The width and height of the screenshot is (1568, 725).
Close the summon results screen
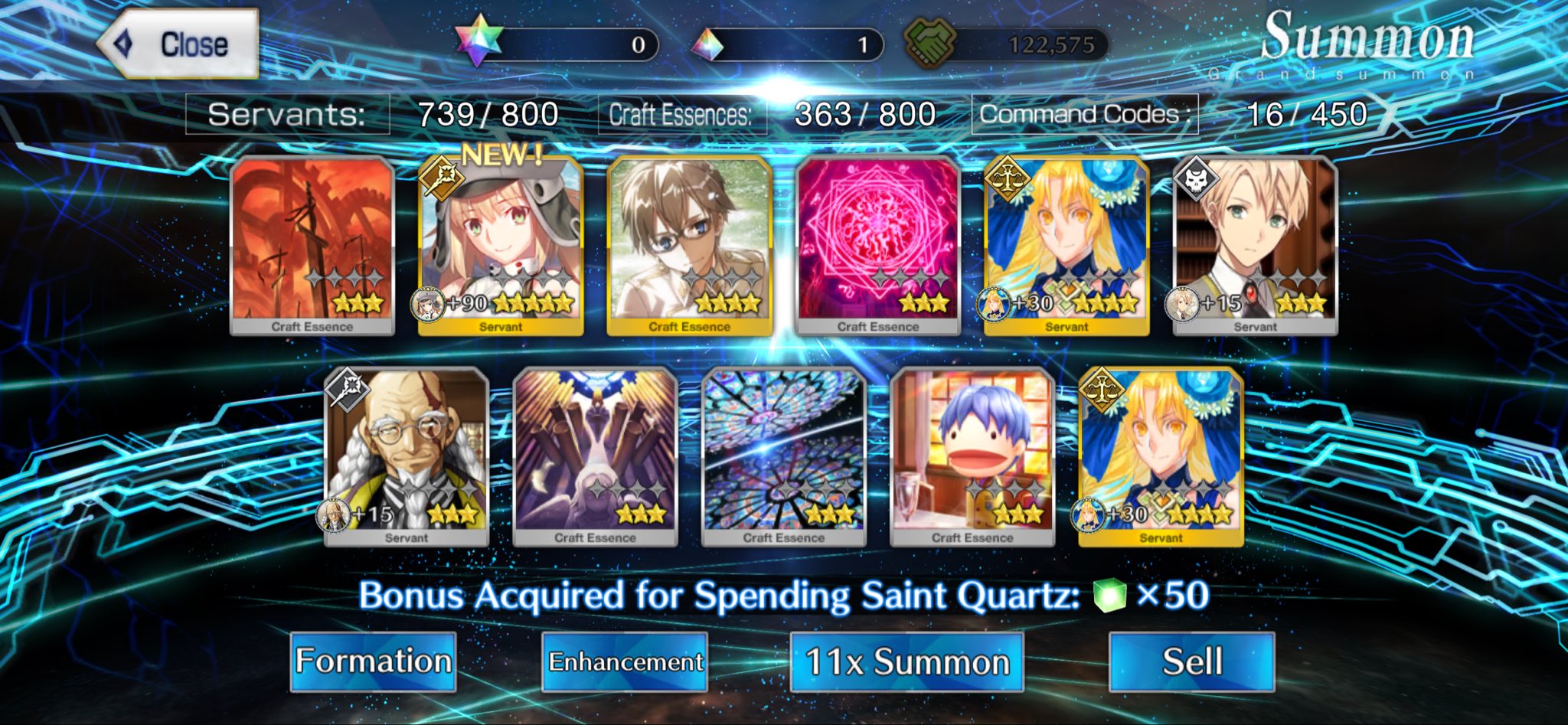[x=178, y=44]
